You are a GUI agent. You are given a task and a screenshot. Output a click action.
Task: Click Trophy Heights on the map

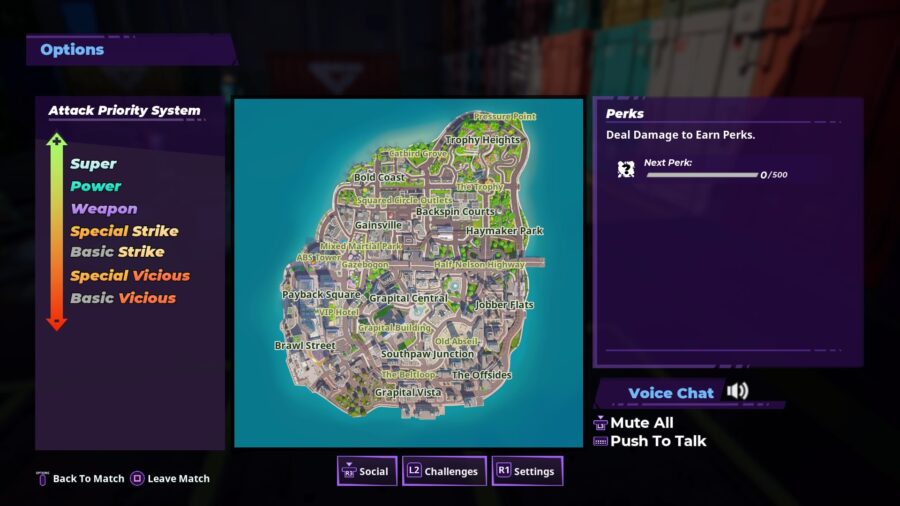(482, 141)
